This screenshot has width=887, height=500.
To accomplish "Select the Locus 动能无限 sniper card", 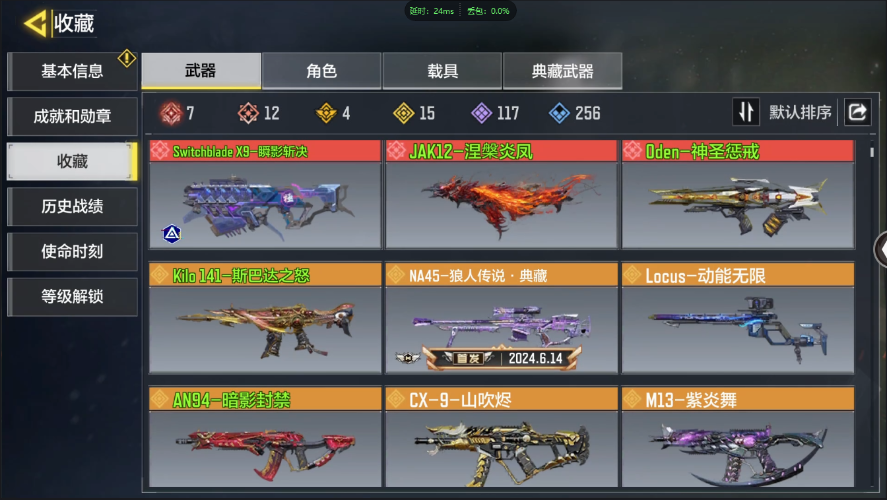I will pyautogui.click(x=737, y=318).
